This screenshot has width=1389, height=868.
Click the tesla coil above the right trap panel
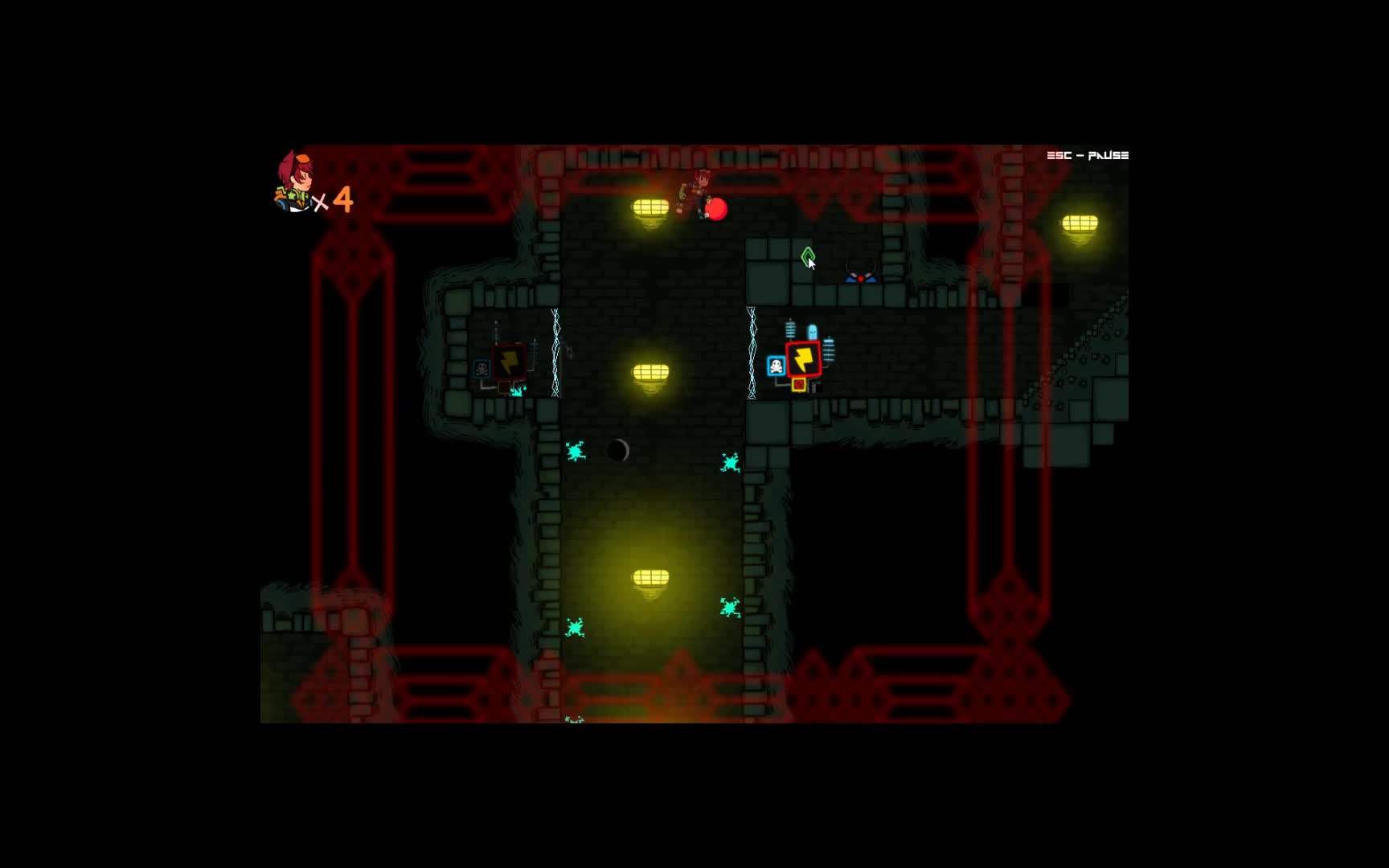pos(791,330)
